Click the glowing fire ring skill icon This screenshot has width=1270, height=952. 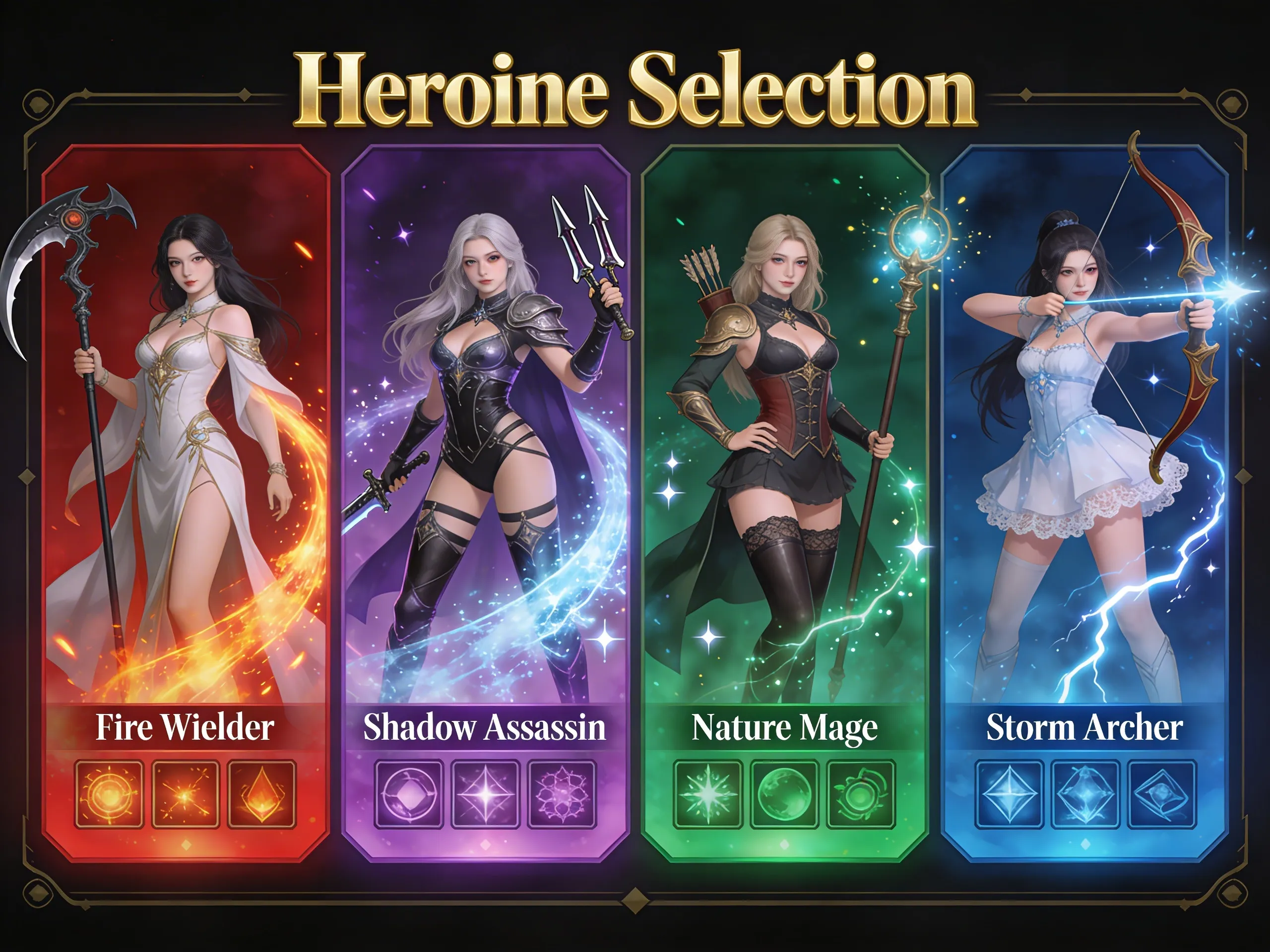(109, 794)
